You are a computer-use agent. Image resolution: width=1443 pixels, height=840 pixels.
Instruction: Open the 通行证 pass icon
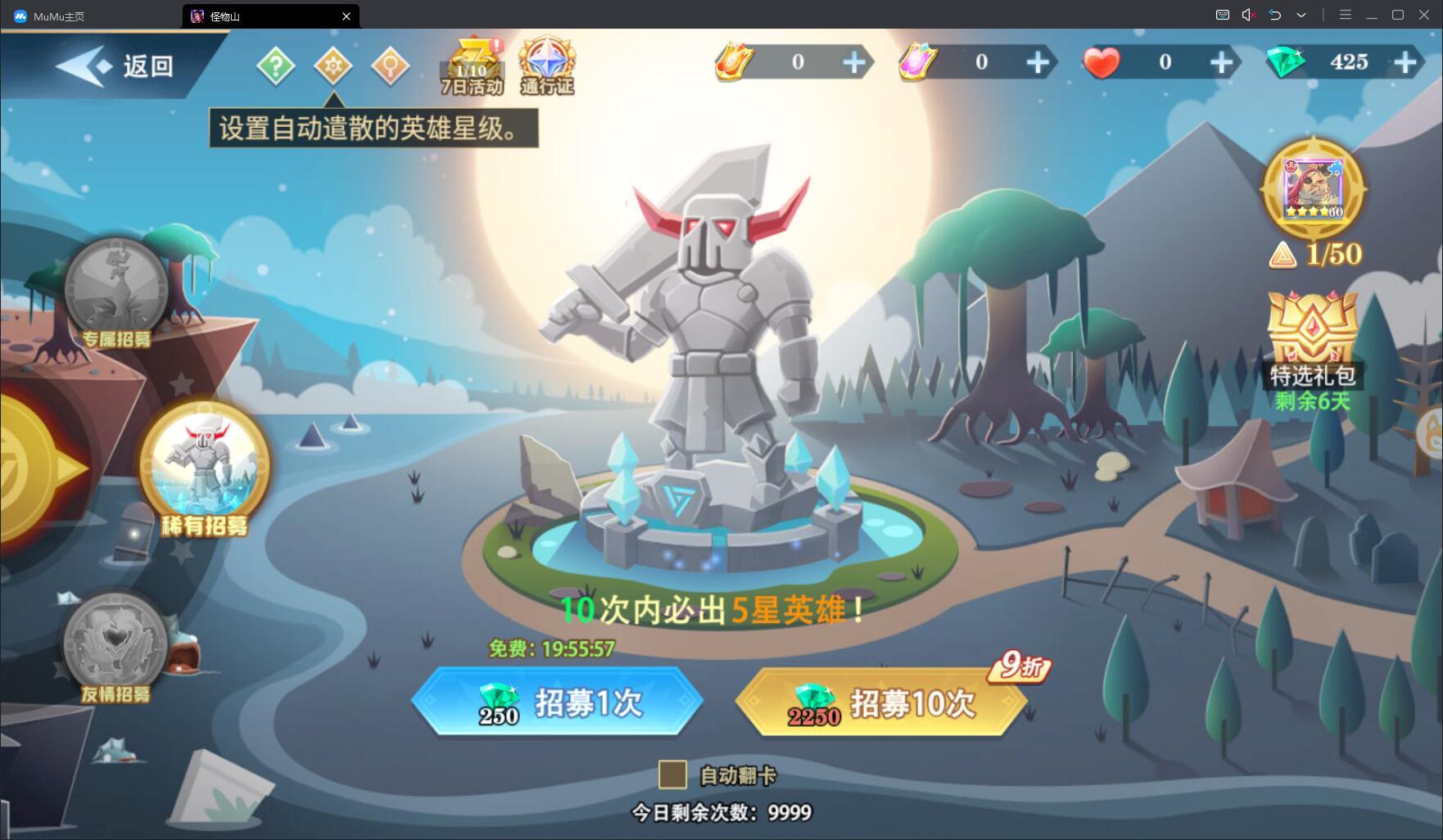547,61
